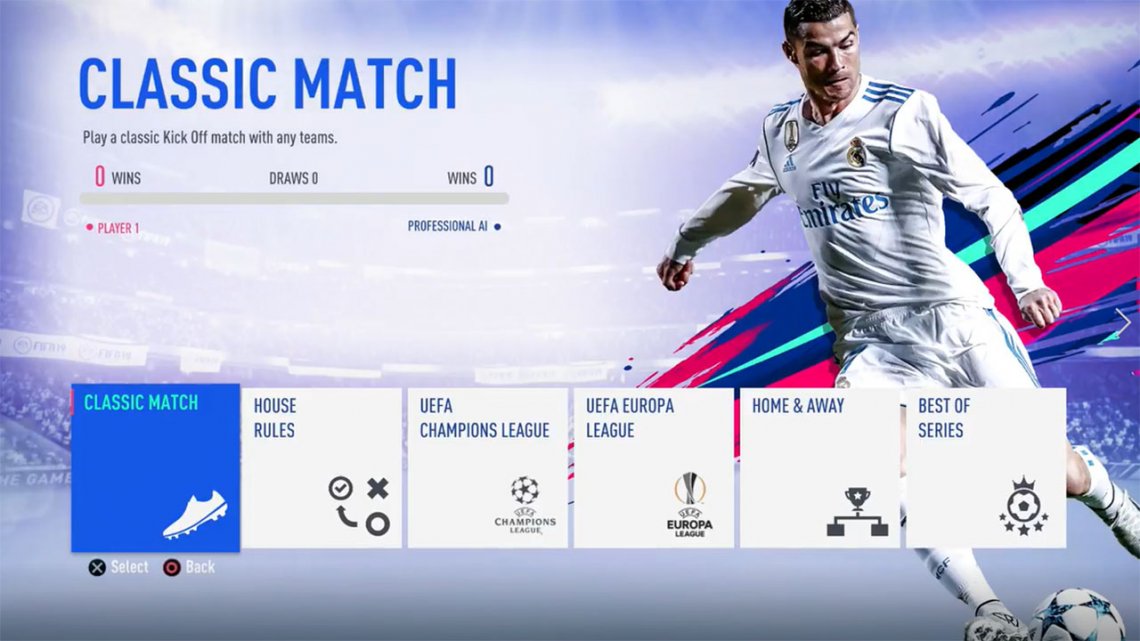Click the right arrow to show more modes
This screenshot has width=1140, height=641.
point(1123,322)
